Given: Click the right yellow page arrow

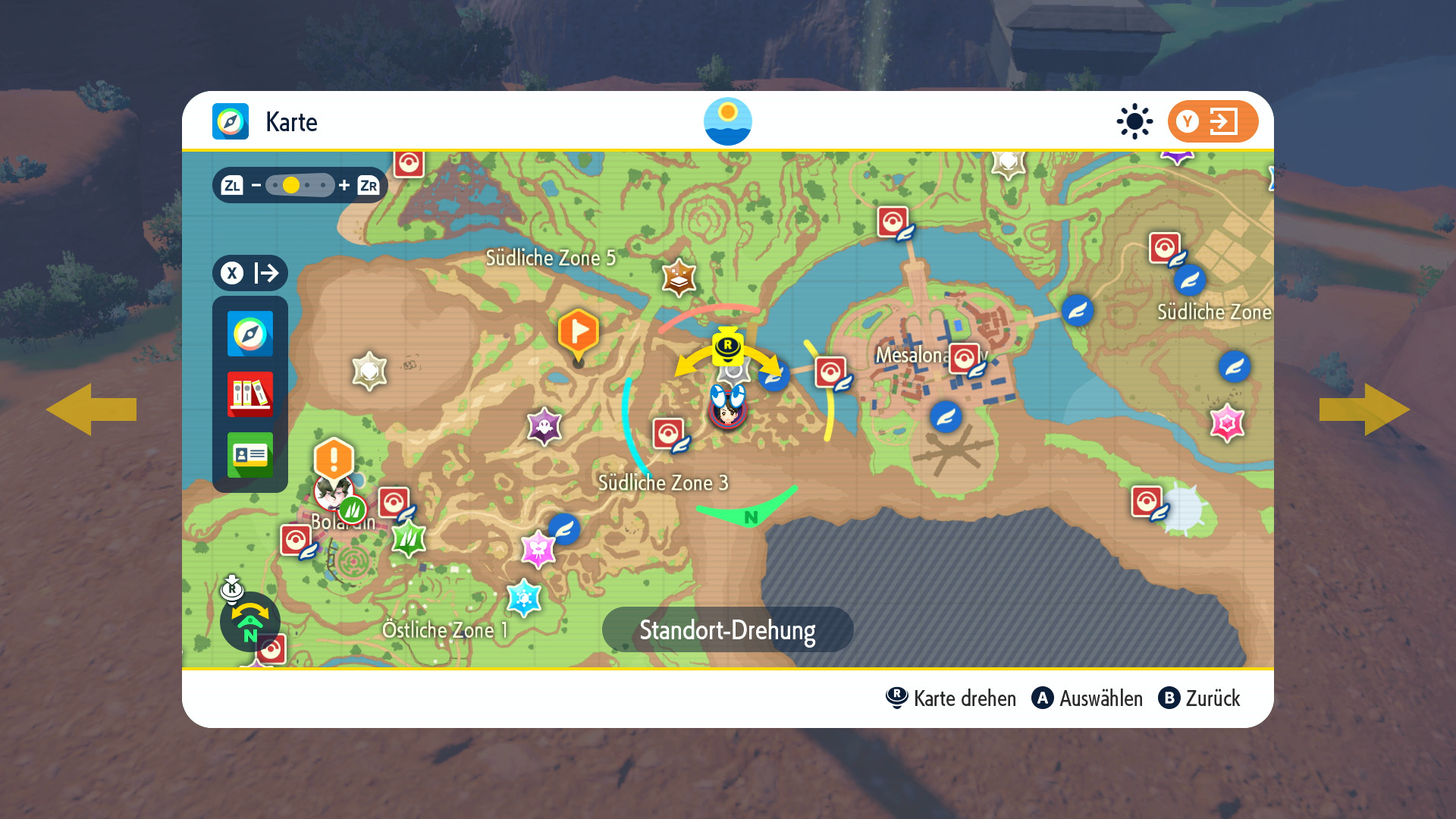Looking at the screenshot, I should coord(1364,409).
